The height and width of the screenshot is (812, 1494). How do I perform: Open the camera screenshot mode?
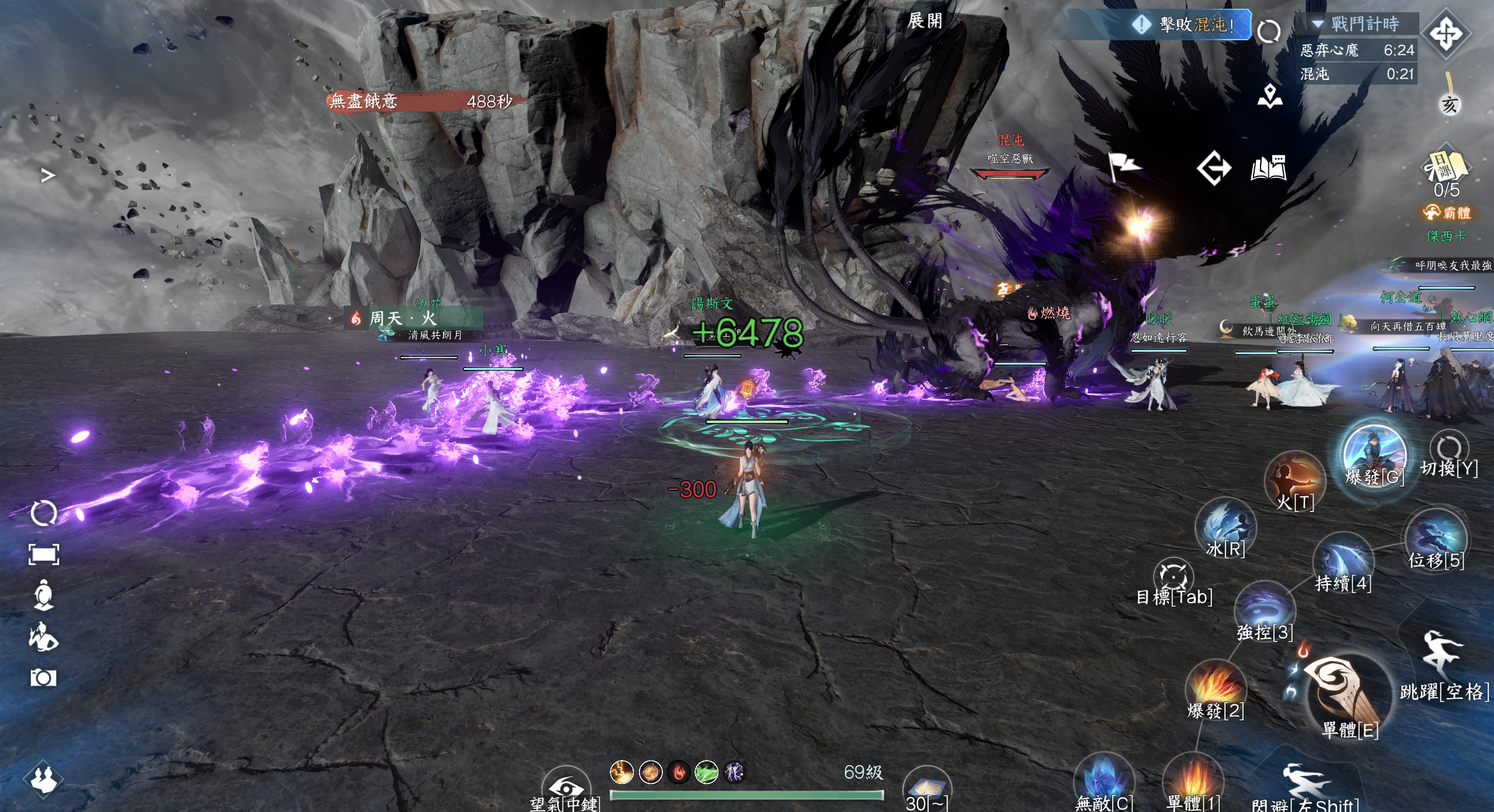pos(43,678)
